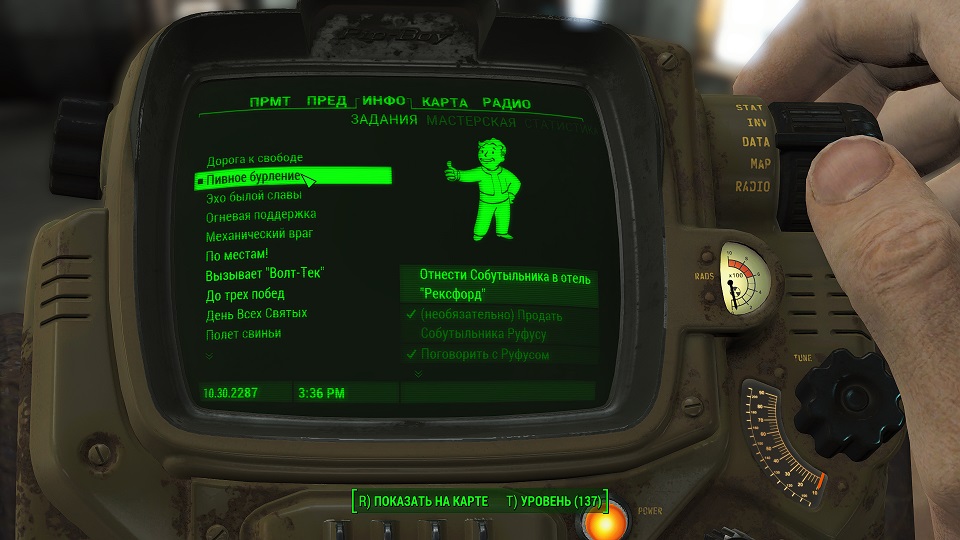
Task: Switch to the ПРМТ tab
Action: pyautogui.click(x=270, y=102)
